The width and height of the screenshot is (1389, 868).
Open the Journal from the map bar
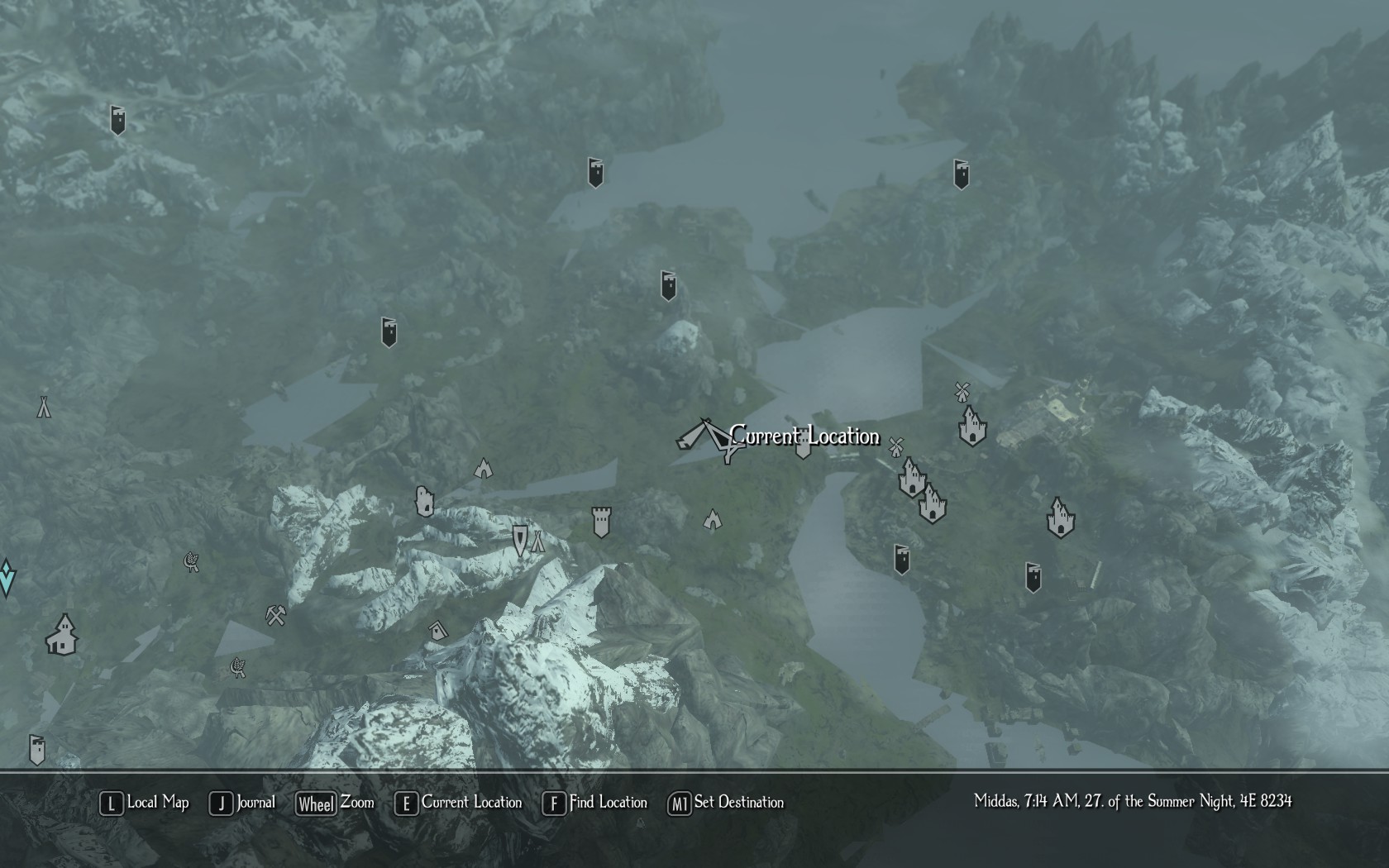(x=243, y=803)
